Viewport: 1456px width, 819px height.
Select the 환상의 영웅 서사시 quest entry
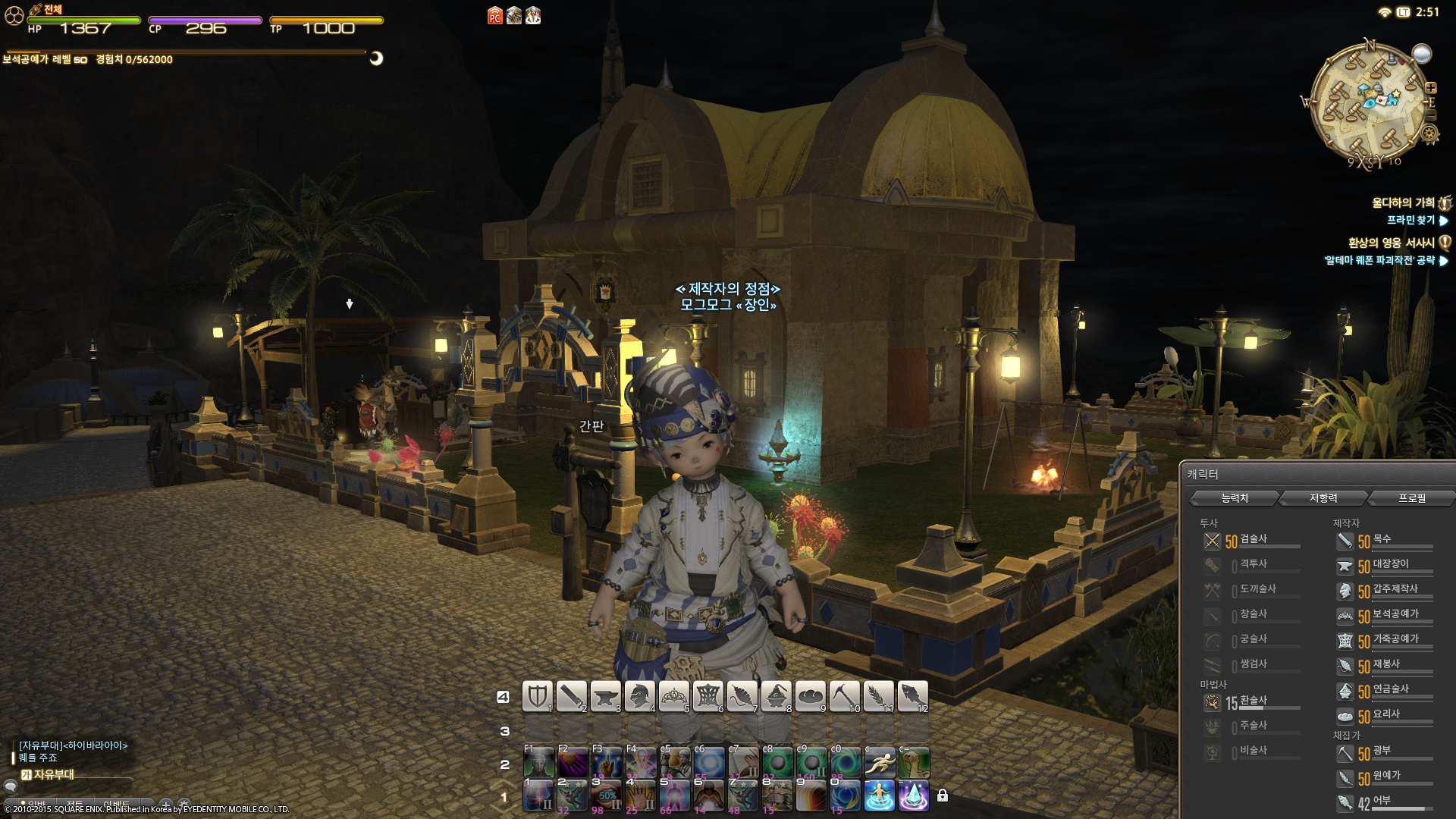click(x=1391, y=243)
